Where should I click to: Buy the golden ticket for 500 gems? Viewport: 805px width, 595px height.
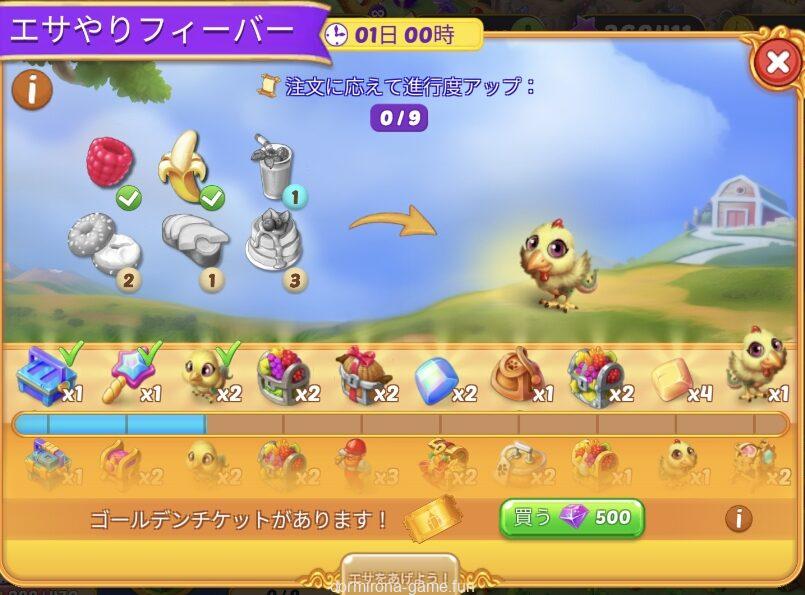(x=571, y=518)
